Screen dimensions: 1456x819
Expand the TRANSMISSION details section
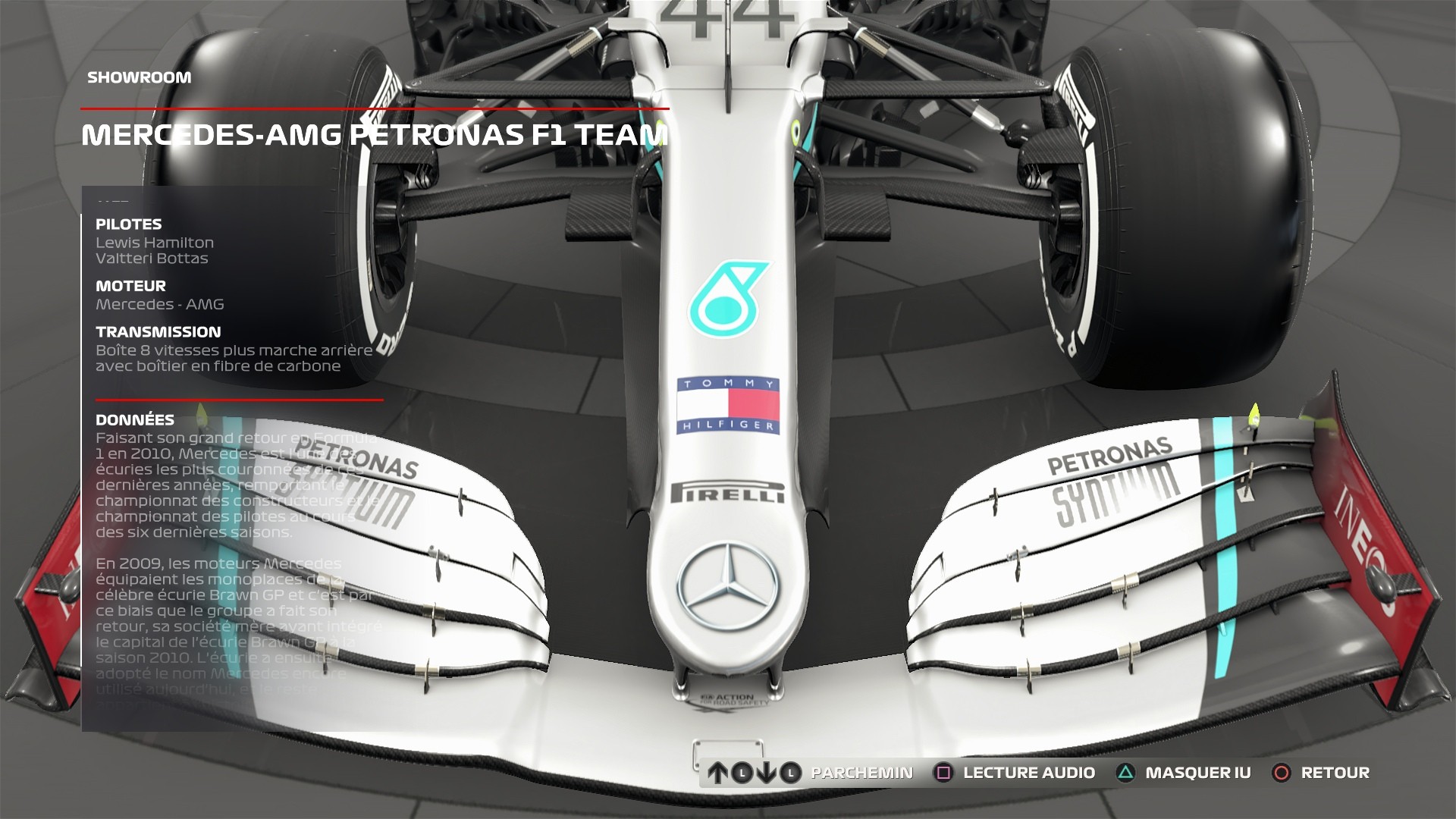[157, 331]
